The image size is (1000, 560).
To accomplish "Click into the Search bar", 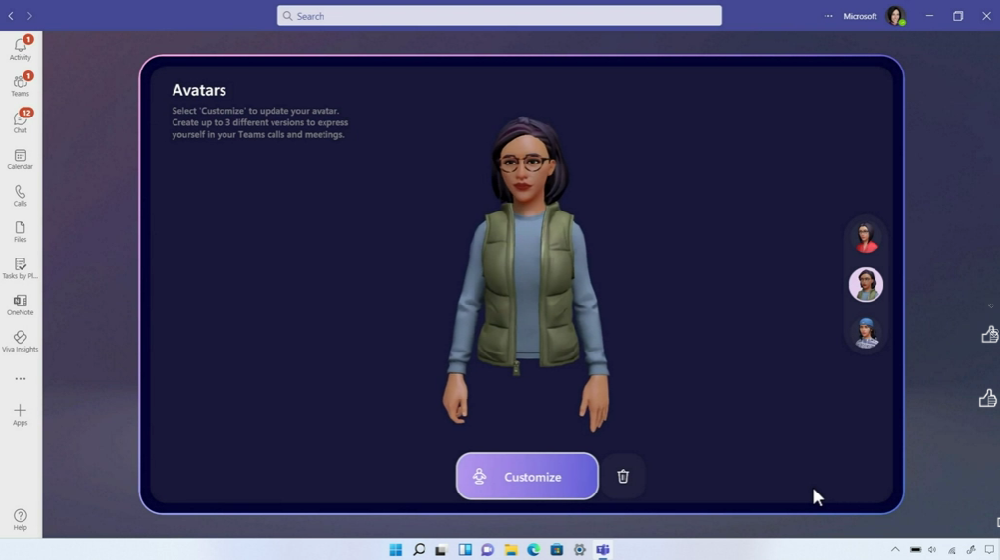I will [x=499, y=16].
